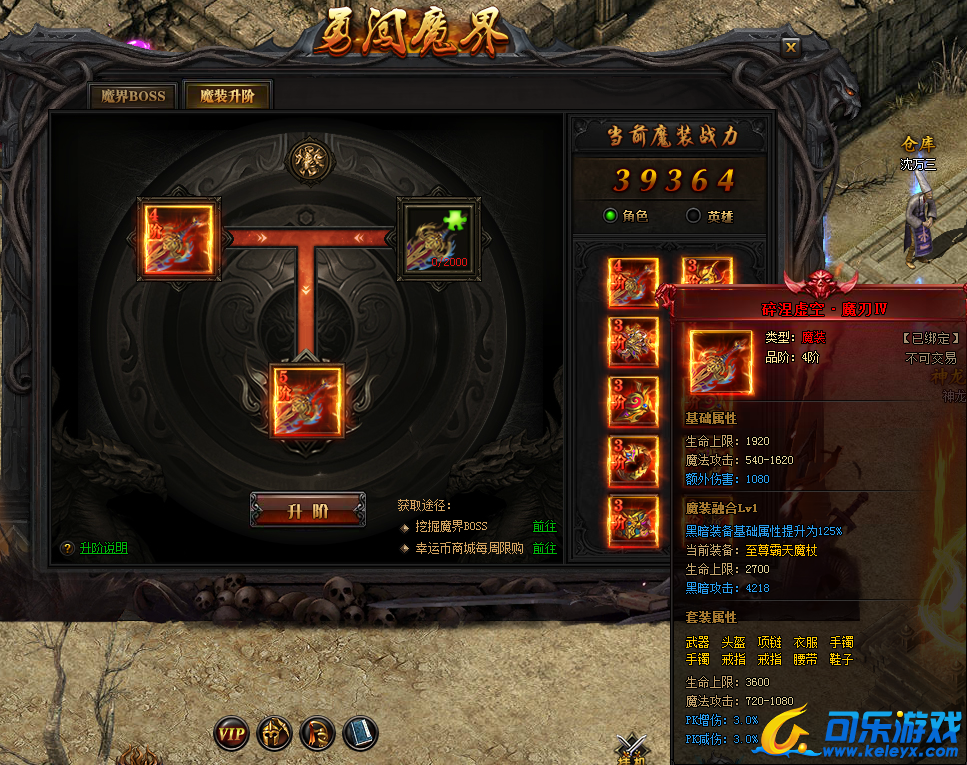Select the 4阶 source weapon slot
This screenshot has height=765, width=967.
tap(176, 238)
